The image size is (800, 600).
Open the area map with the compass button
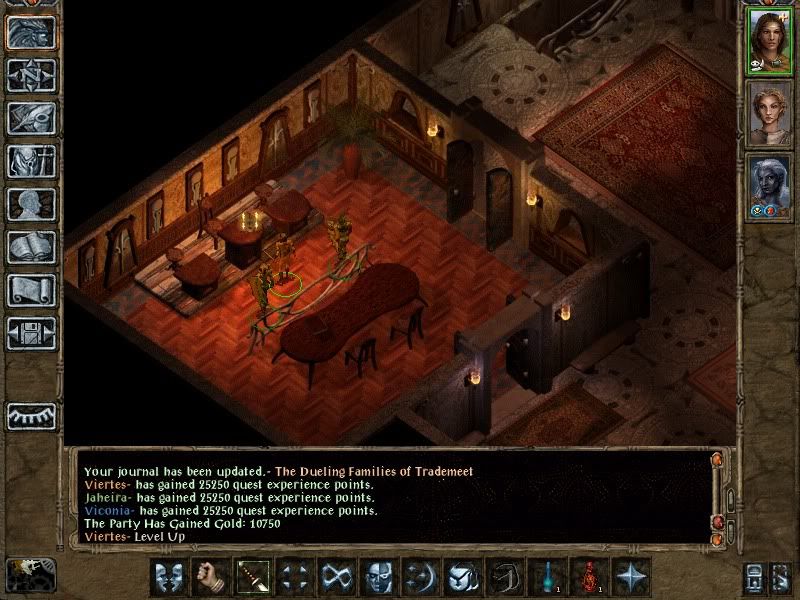[x=31, y=75]
